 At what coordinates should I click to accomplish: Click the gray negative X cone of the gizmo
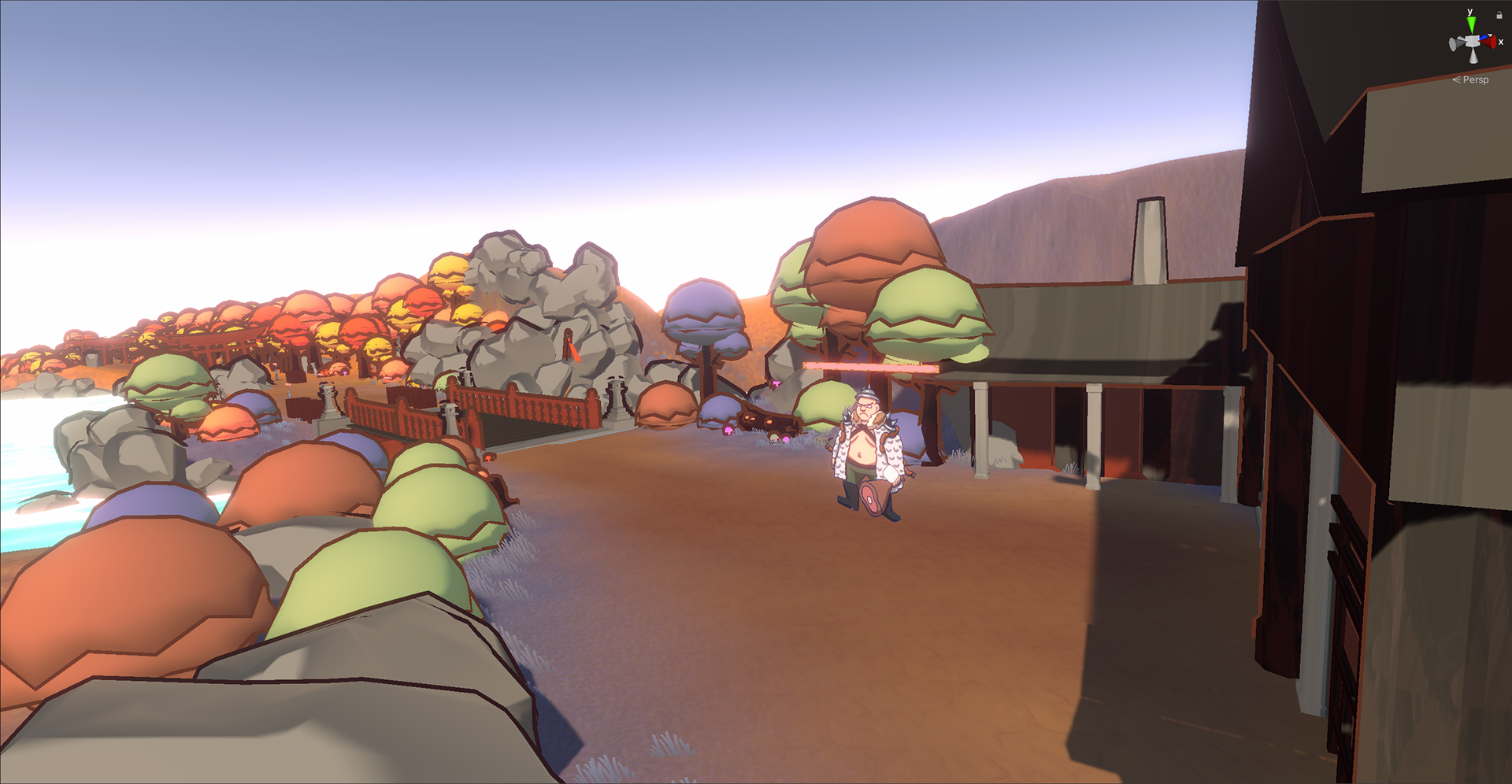[1454, 43]
